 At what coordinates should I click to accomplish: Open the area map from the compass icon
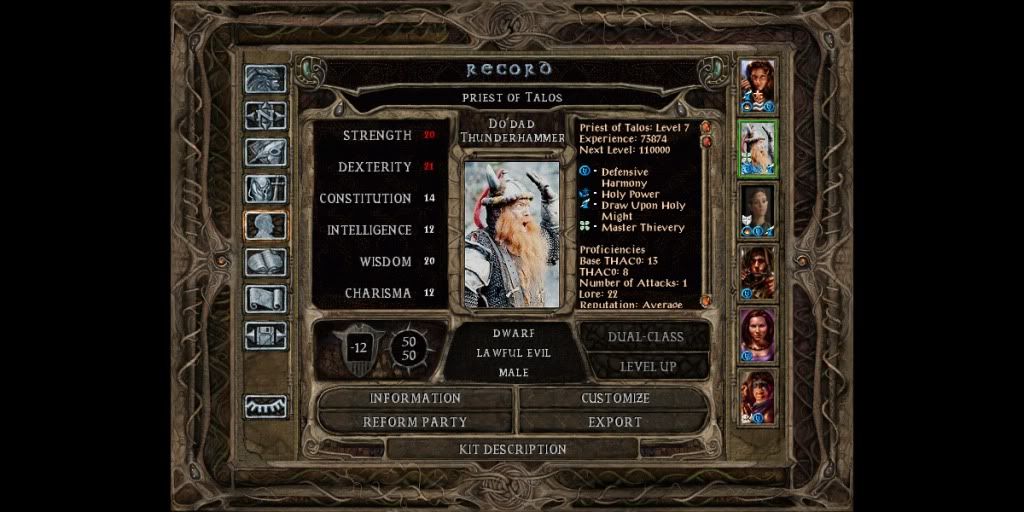tap(266, 116)
